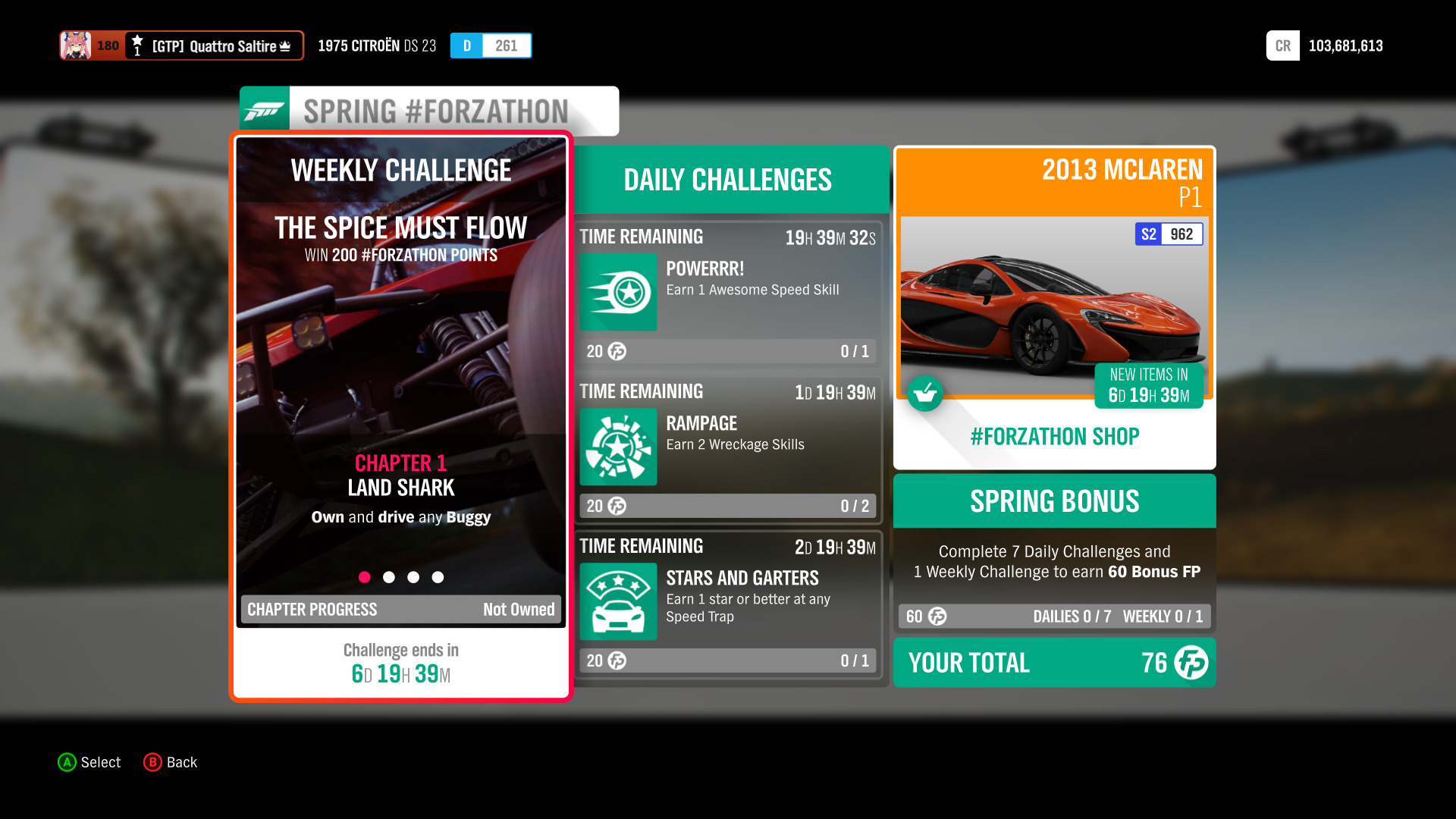Select the Powerrr! speed skill icon
1456x819 pixels.
click(x=618, y=293)
